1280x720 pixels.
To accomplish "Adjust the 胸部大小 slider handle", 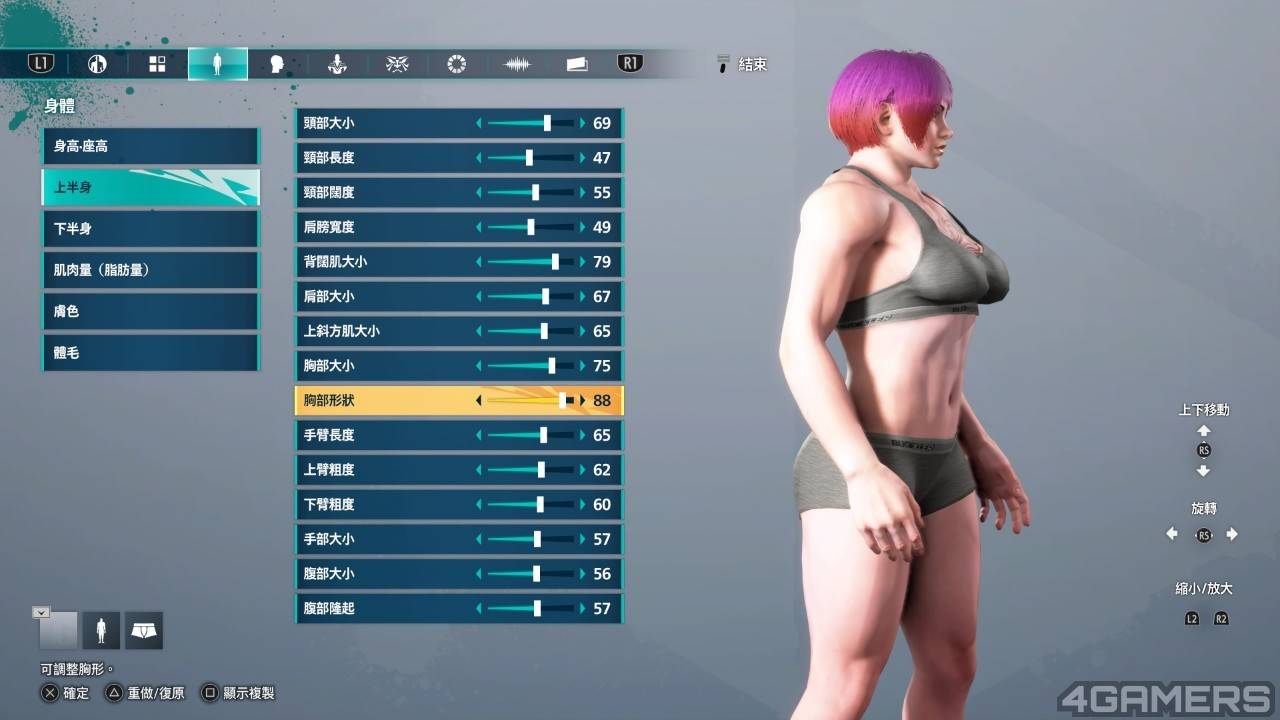I will click(x=553, y=366).
